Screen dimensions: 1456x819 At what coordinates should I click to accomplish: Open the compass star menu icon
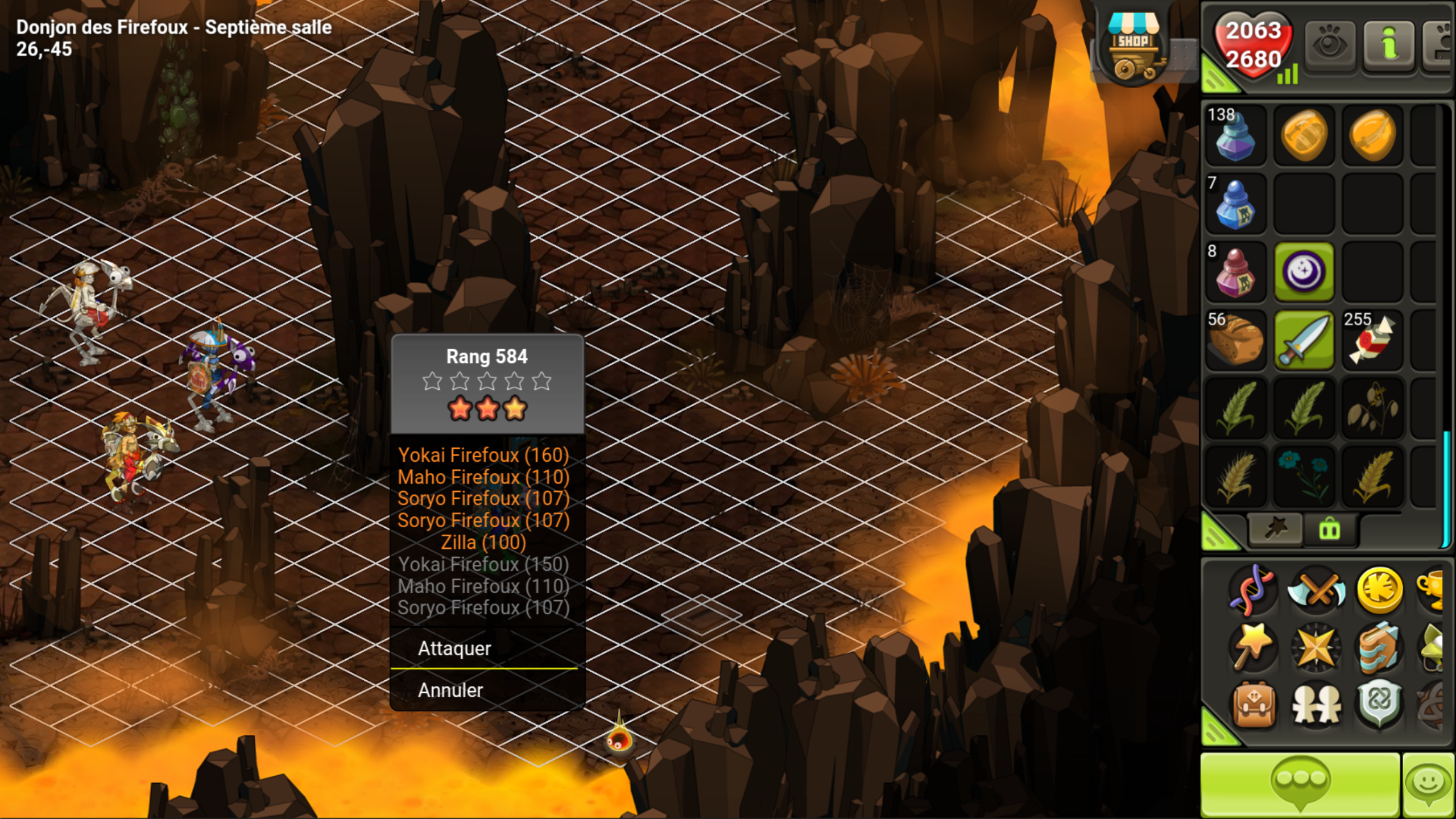(1316, 647)
